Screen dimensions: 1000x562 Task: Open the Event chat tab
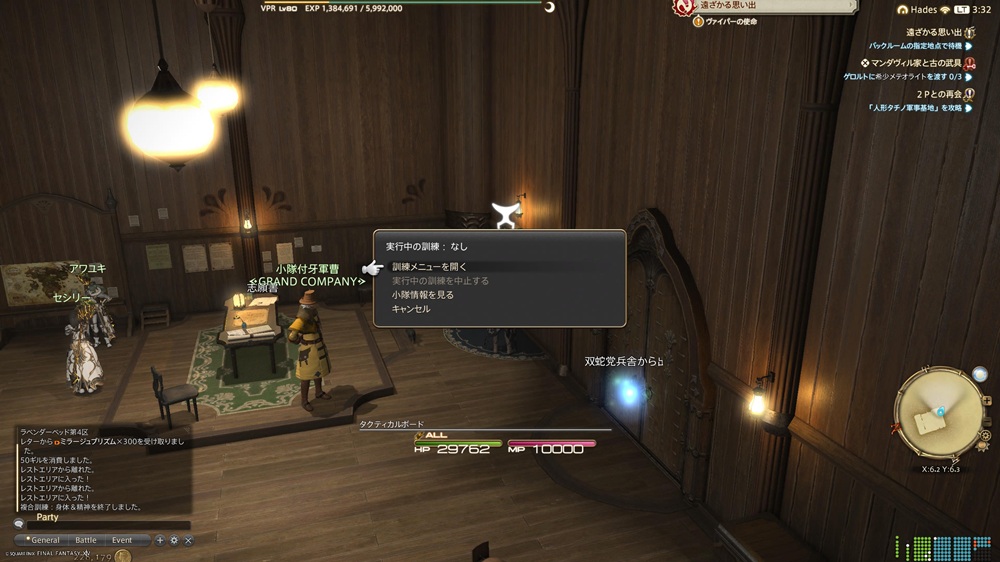[122, 540]
